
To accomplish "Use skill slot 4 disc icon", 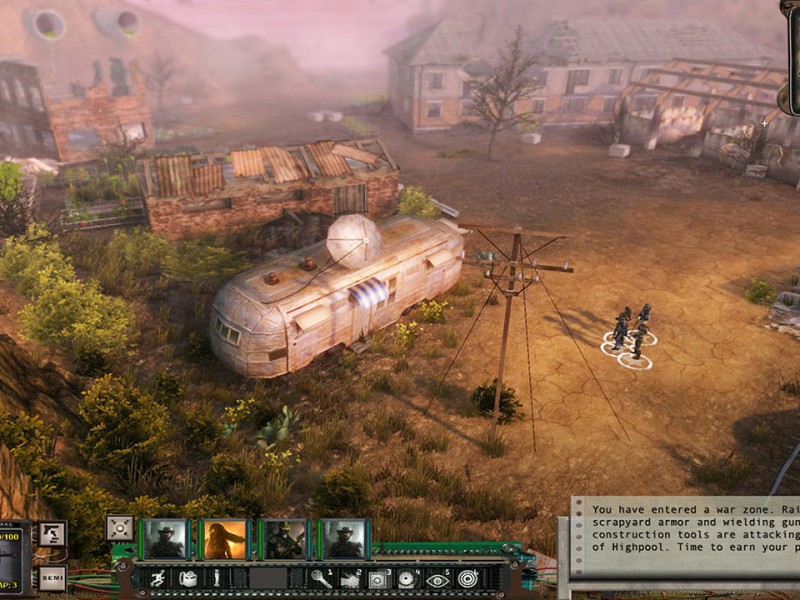I will (x=408, y=578).
